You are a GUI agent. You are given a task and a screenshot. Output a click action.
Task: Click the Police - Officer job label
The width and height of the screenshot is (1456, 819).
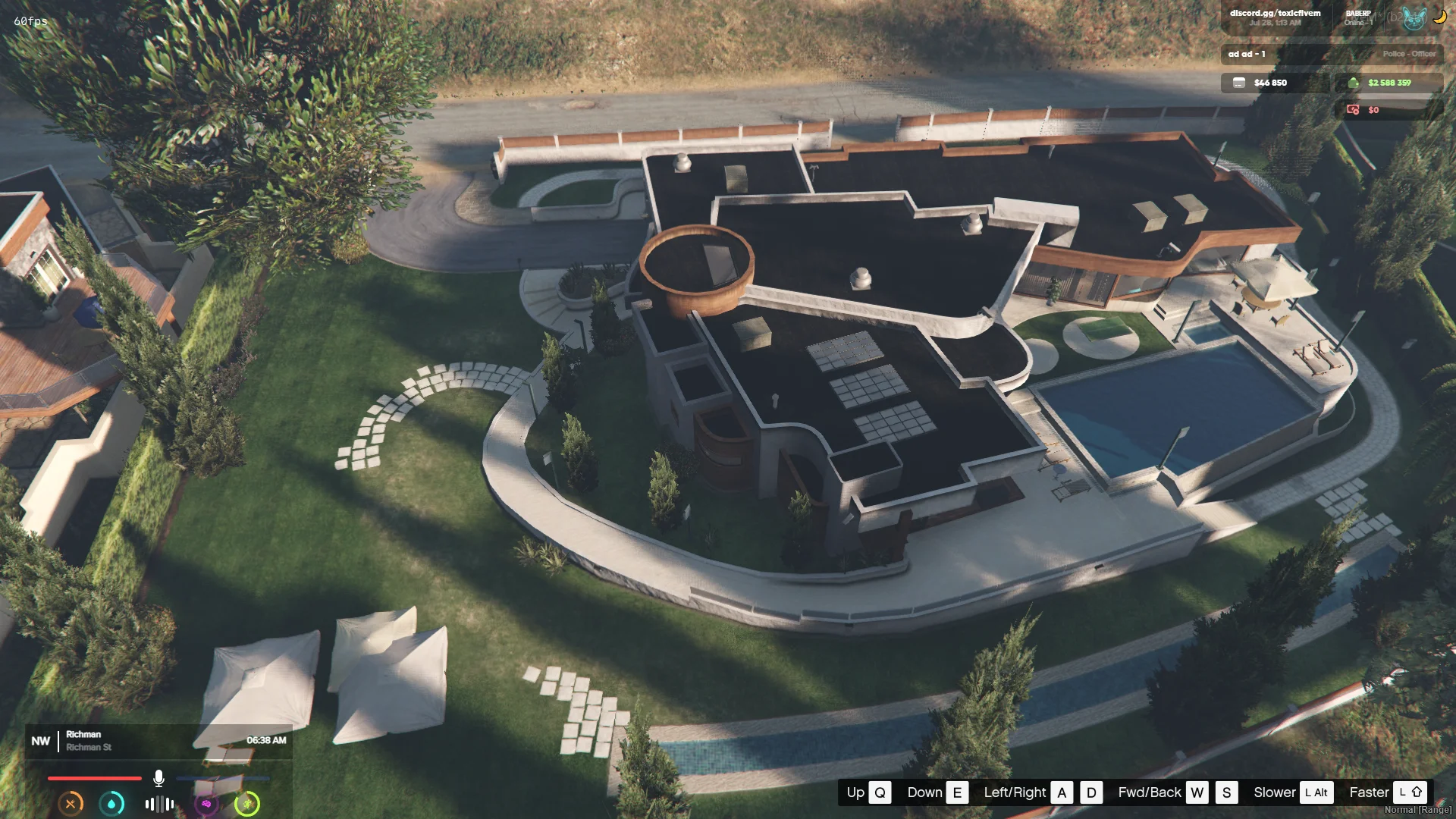(x=1408, y=54)
